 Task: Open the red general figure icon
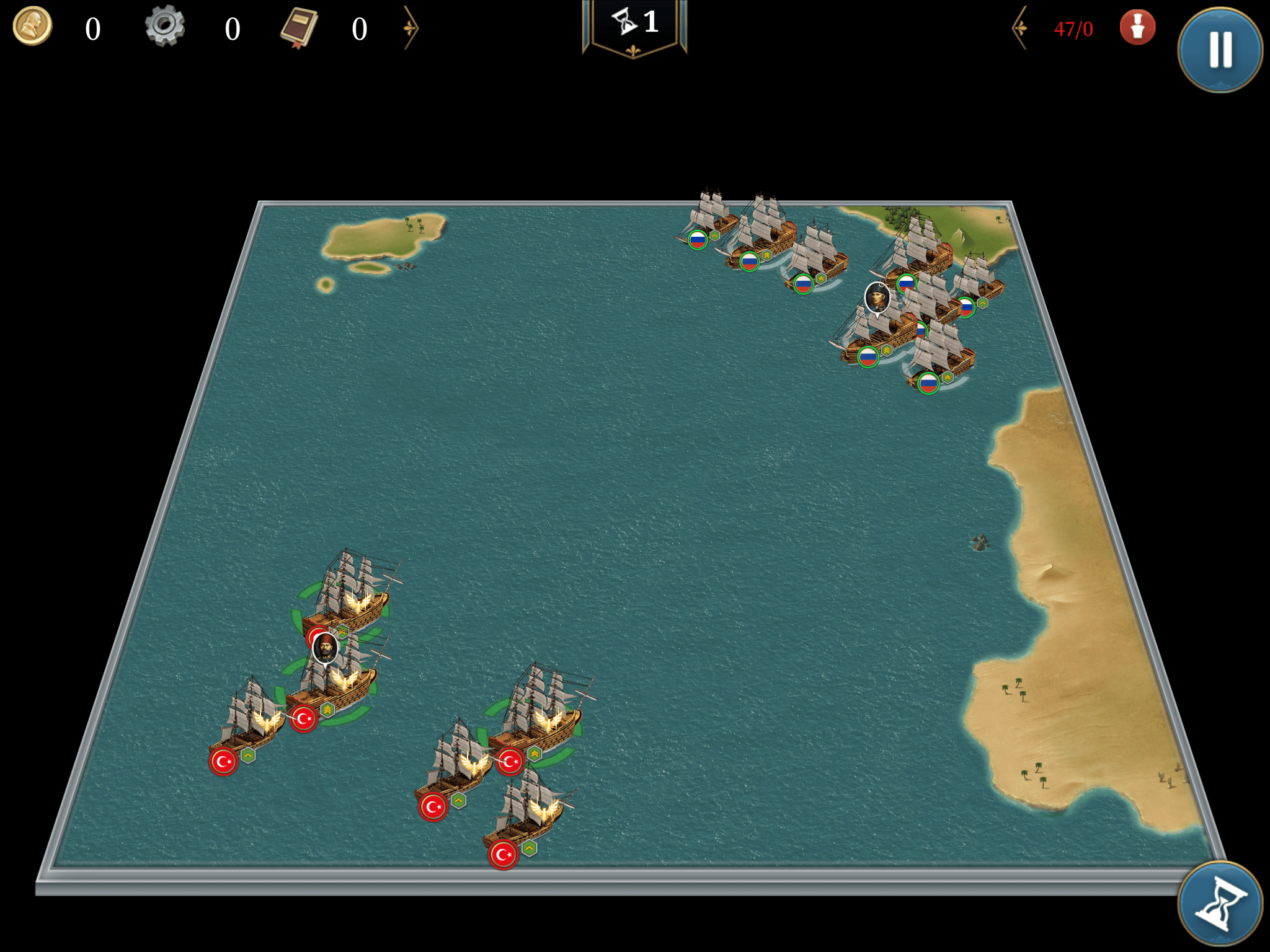(1137, 28)
